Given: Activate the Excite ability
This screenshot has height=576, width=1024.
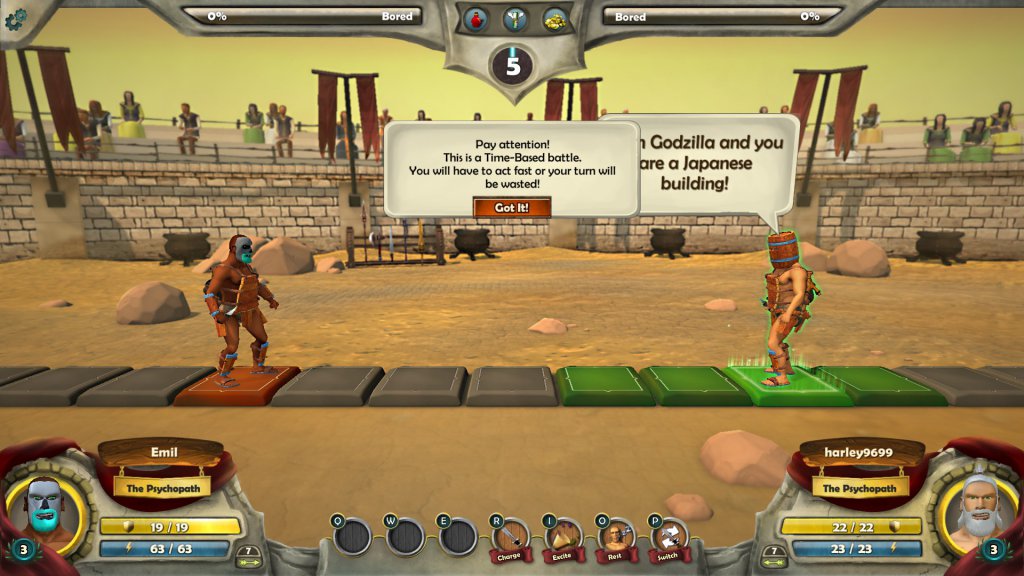Looking at the screenshot, I should click(563, 539).
